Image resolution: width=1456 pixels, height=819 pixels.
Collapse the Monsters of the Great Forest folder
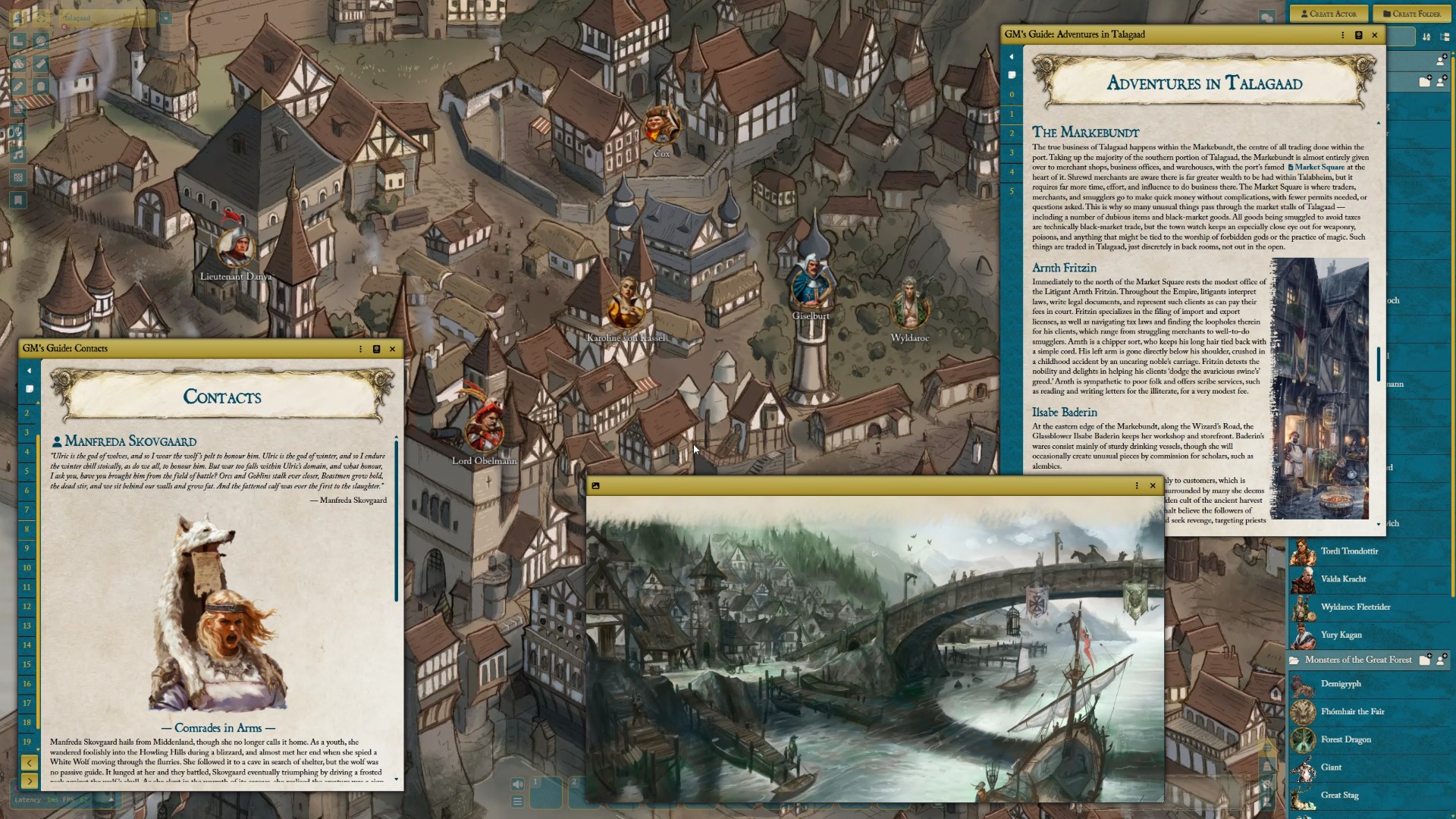1357,661
